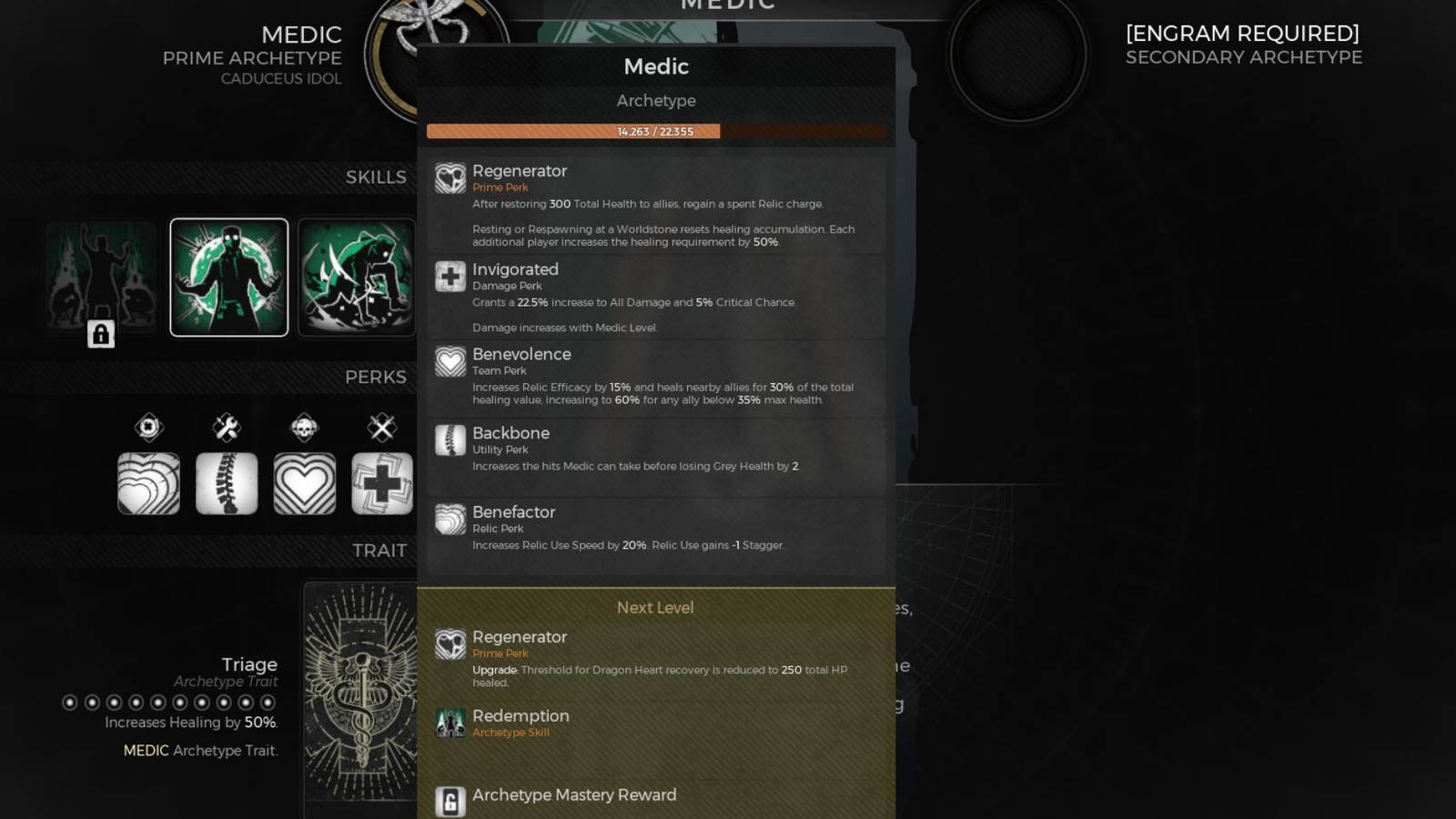The height and width of the screenshot is (819, 1456).
Task: Toggle the wrench utility perk diamond marker
Action: tap(227, 428)
